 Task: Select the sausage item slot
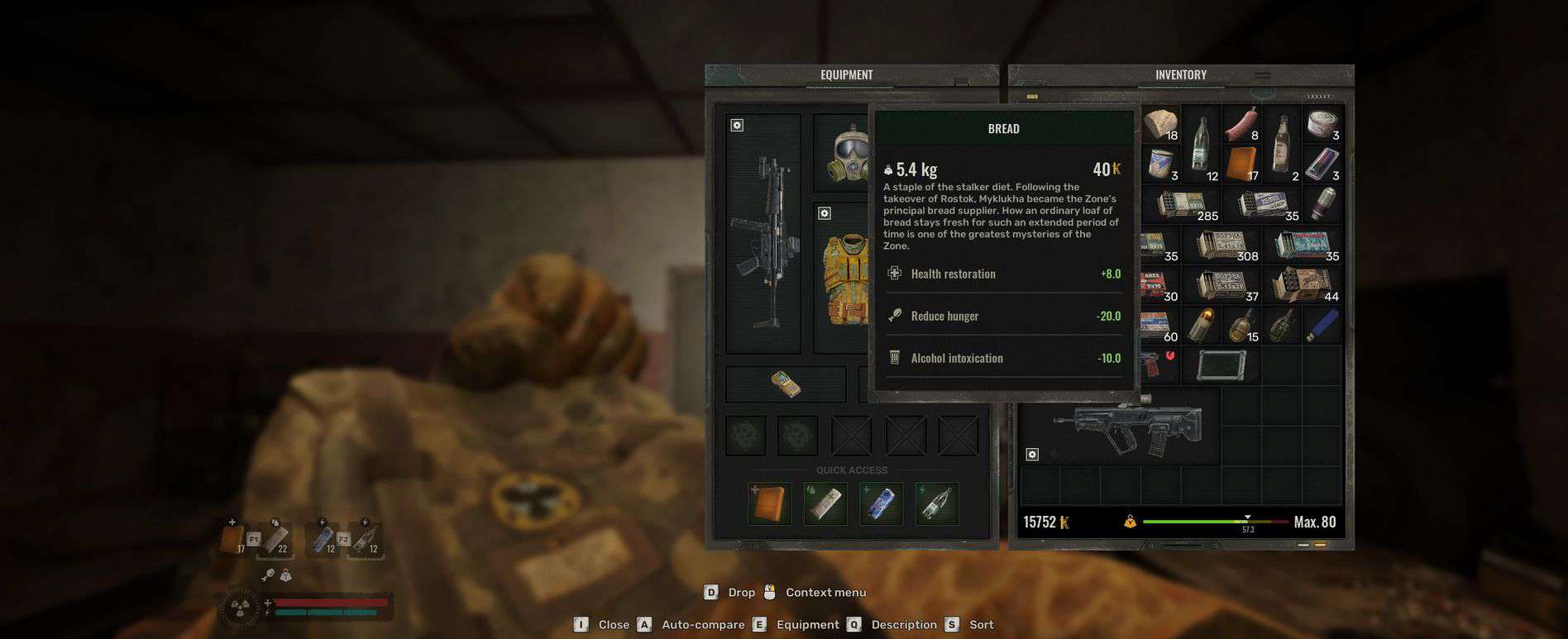(1241, 124)
